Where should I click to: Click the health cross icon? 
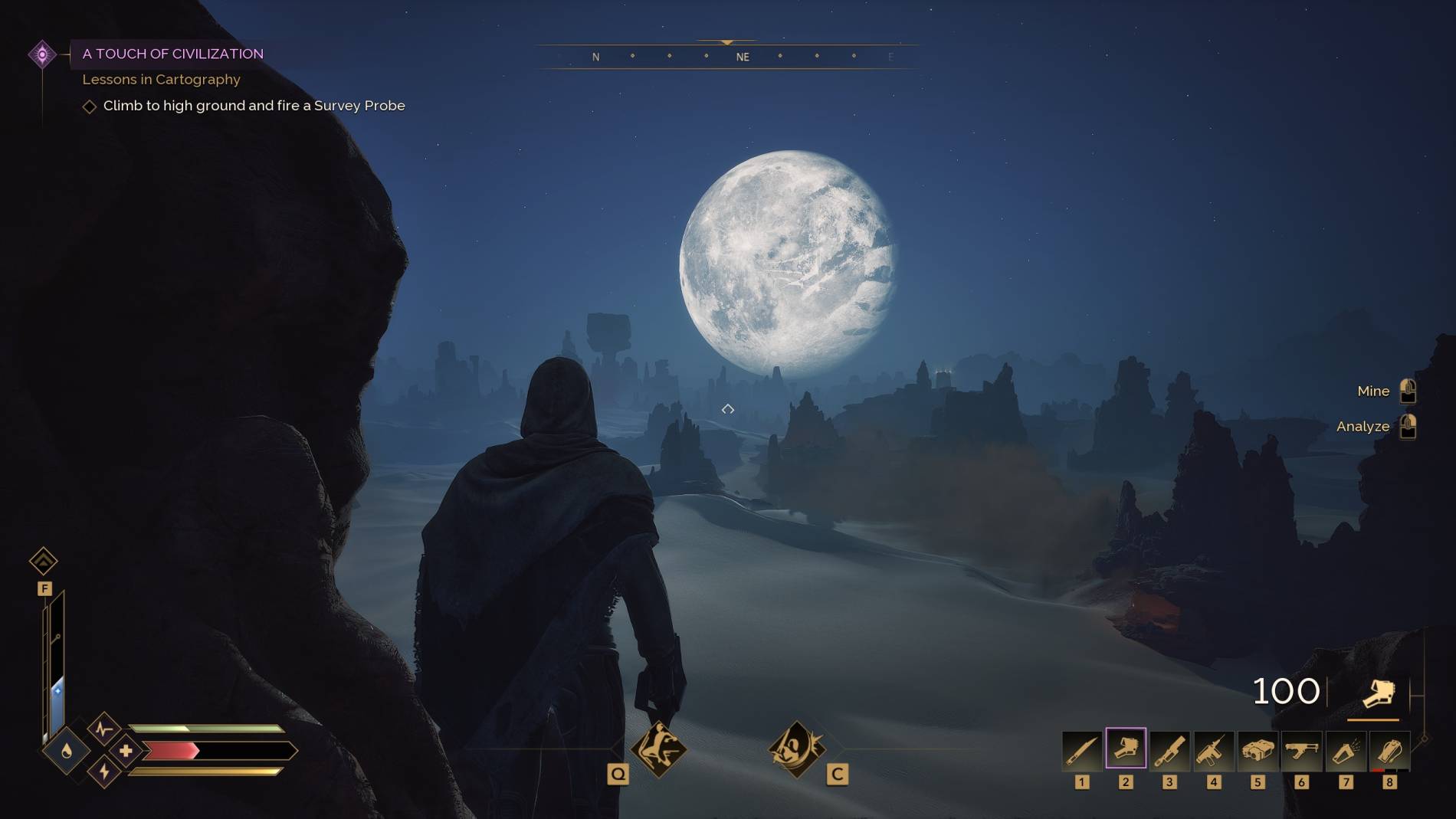[126, 751]
